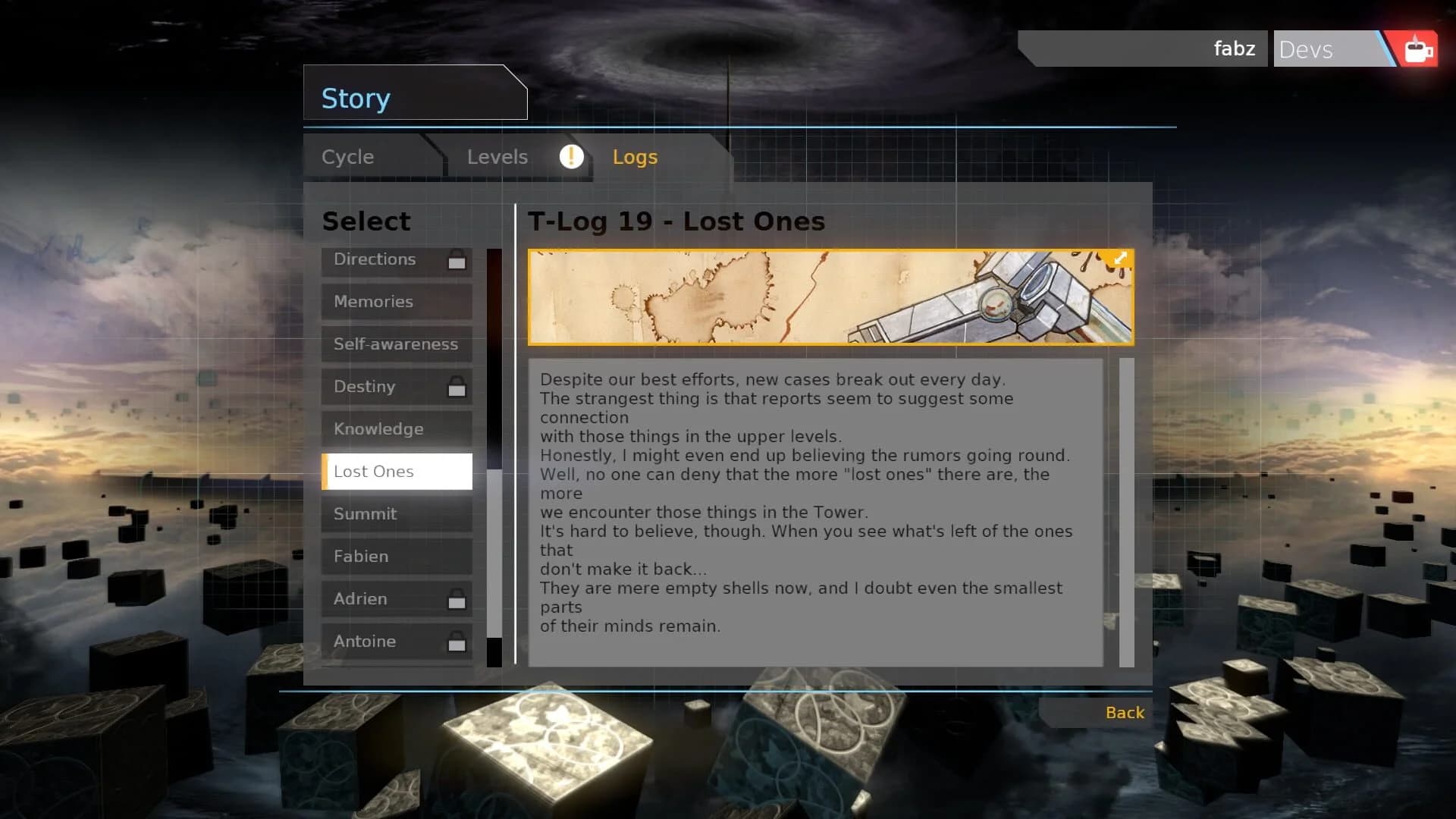Switch to the Levels tab
This screenshot has width=1456, height=819.
pyautogui.click(x=497, y=157)
